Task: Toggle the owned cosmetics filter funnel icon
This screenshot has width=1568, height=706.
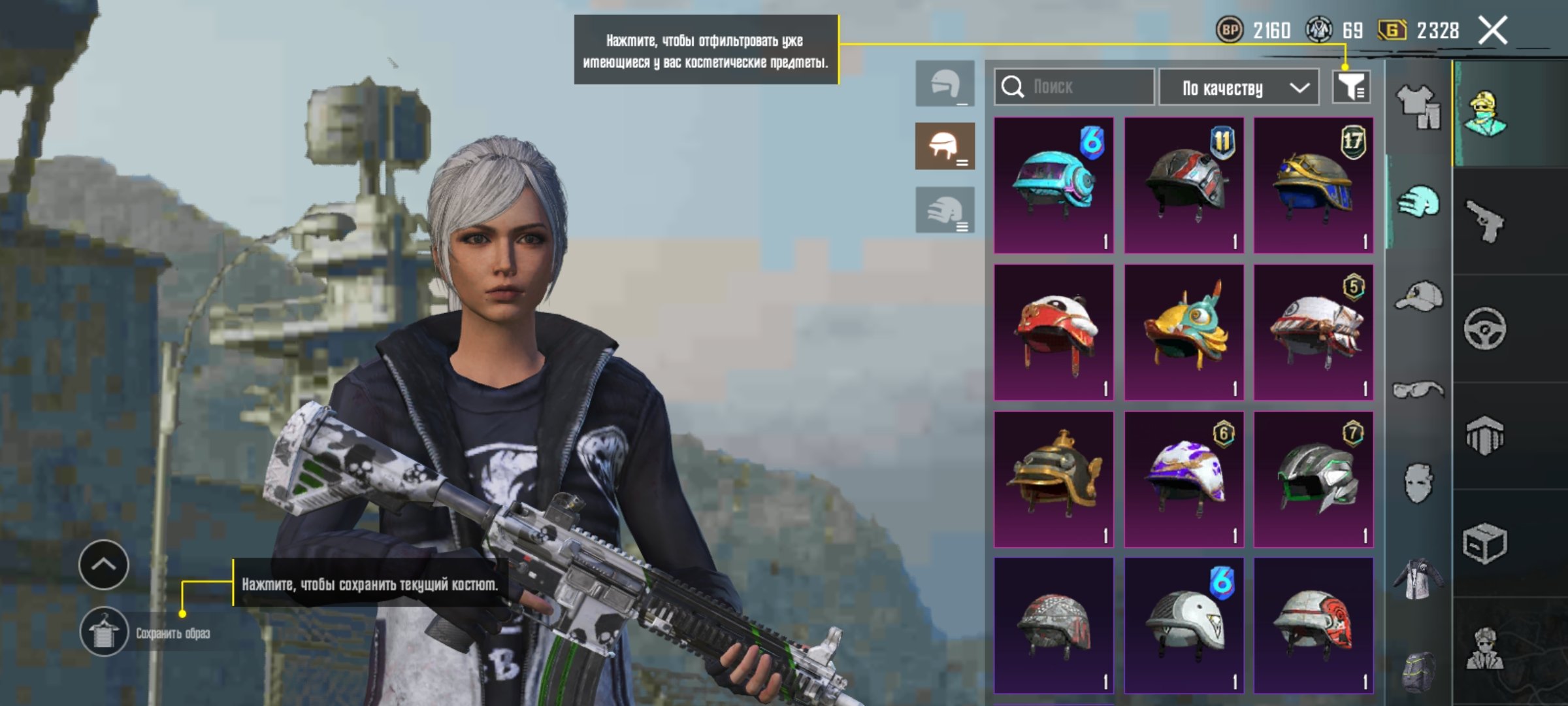Action: (1351, 87)
